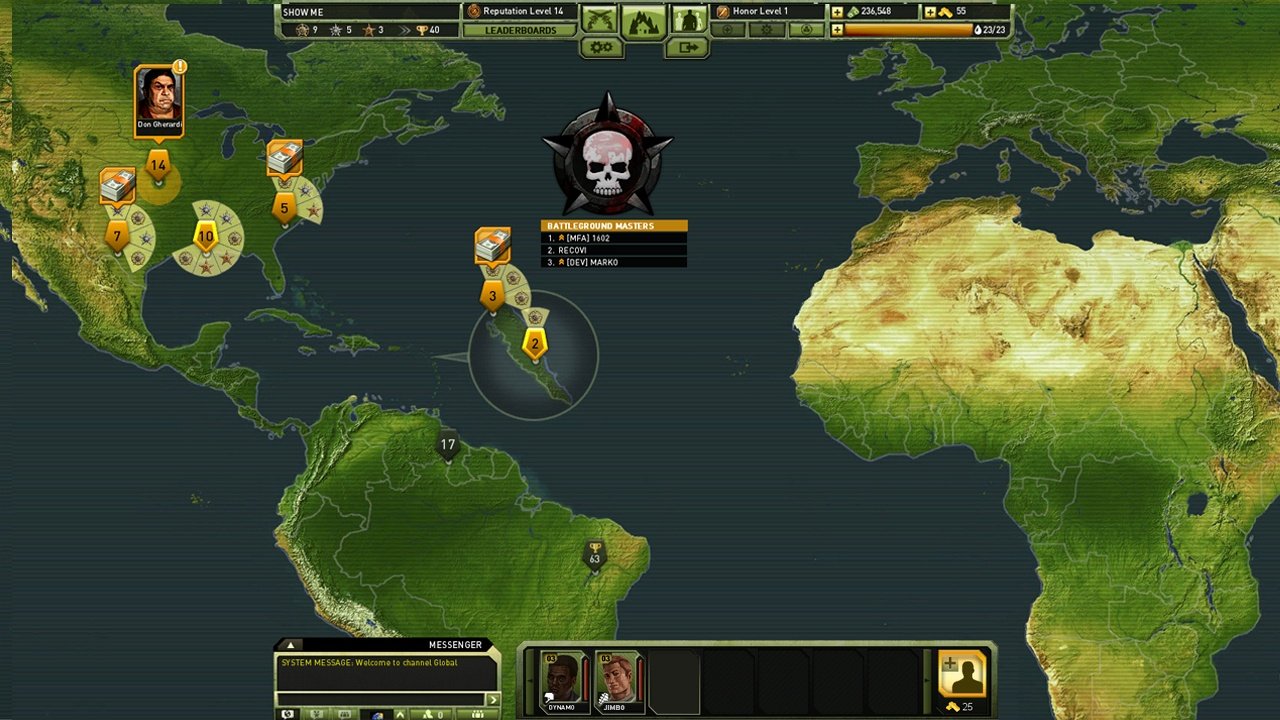
Task: Click the gears settings icon
Action: point(600,46)
